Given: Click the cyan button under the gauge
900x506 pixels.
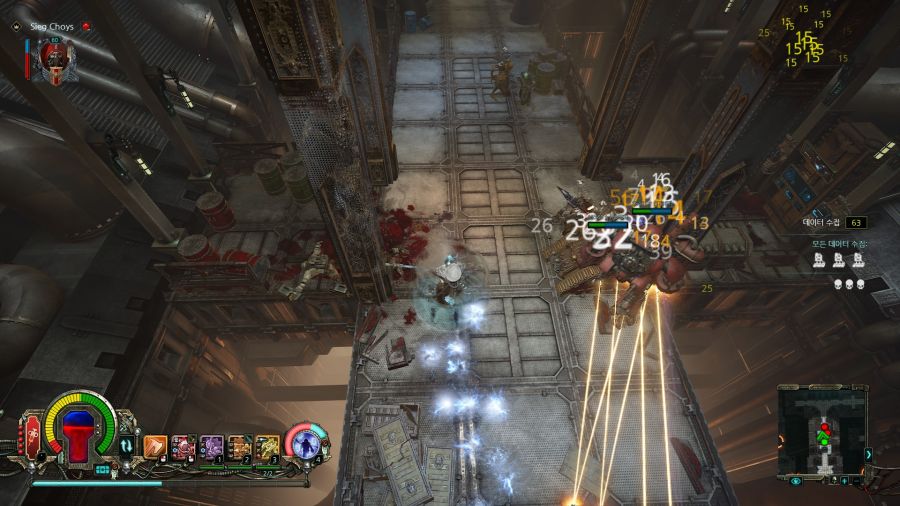Looking at the screenshot, I should [x=103, y=469].
